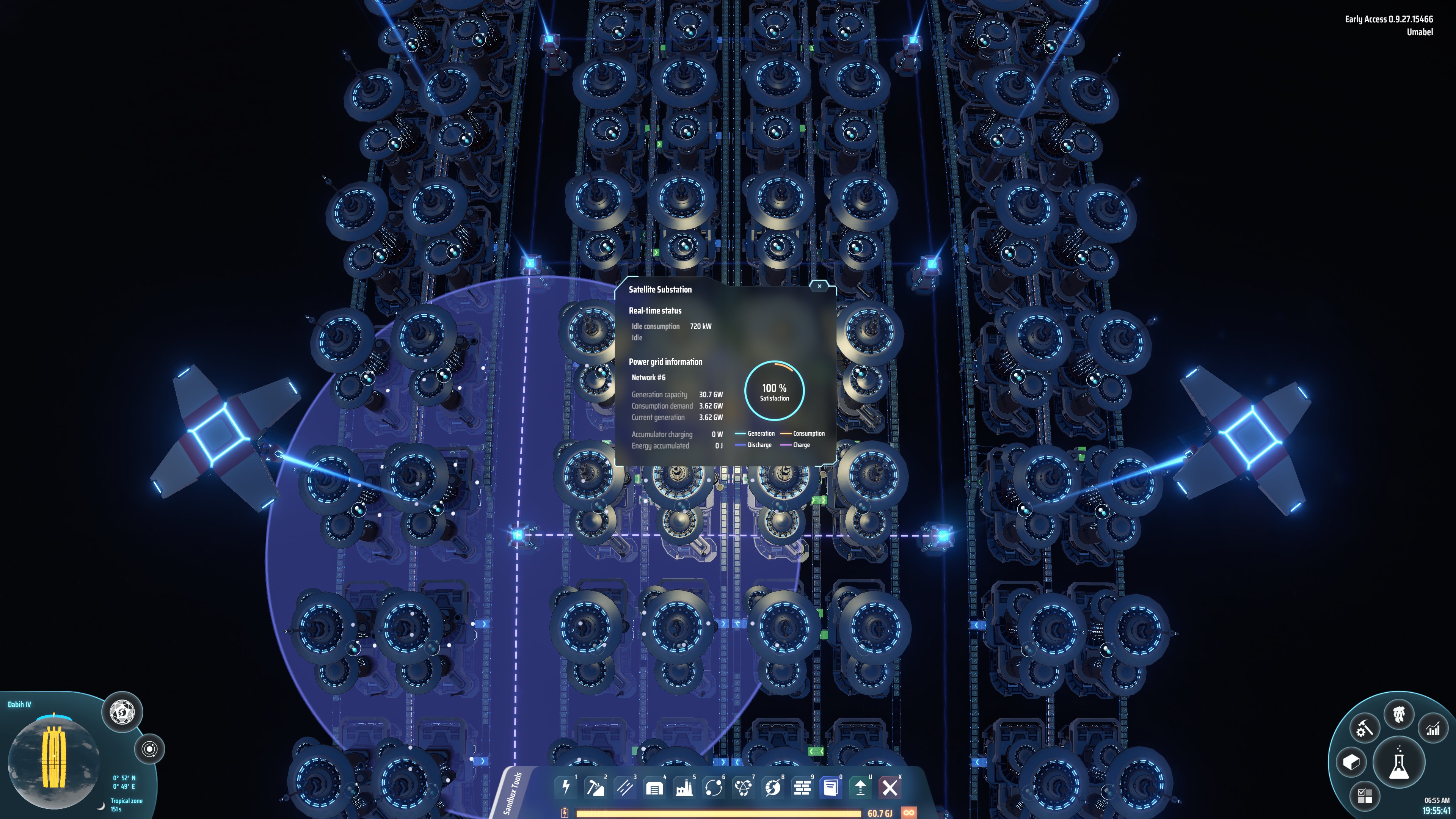Open the warehouse storage sandbox tool

coord(654,788)
